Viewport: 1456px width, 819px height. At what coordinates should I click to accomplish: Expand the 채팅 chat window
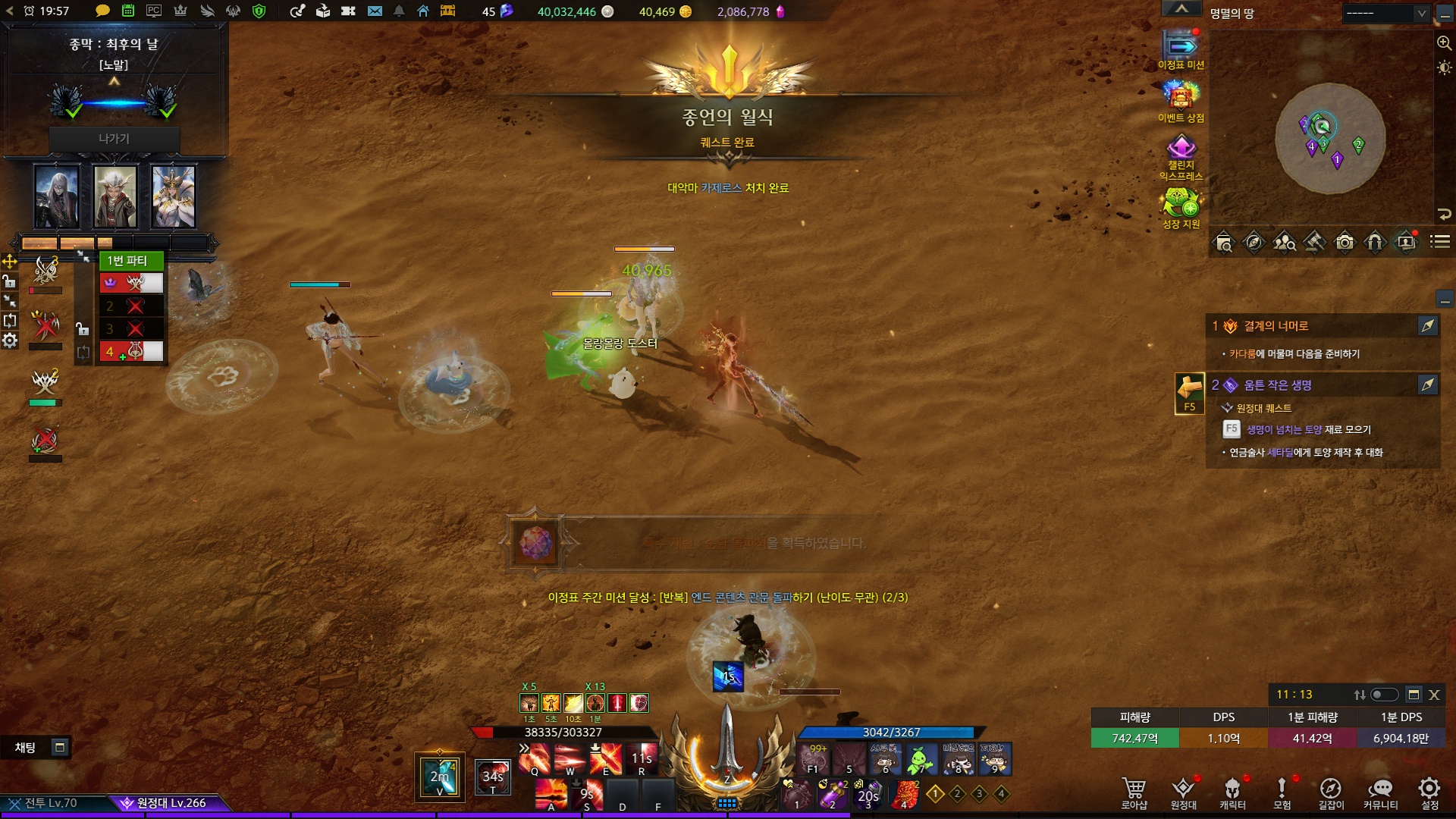tap(60, 748)
